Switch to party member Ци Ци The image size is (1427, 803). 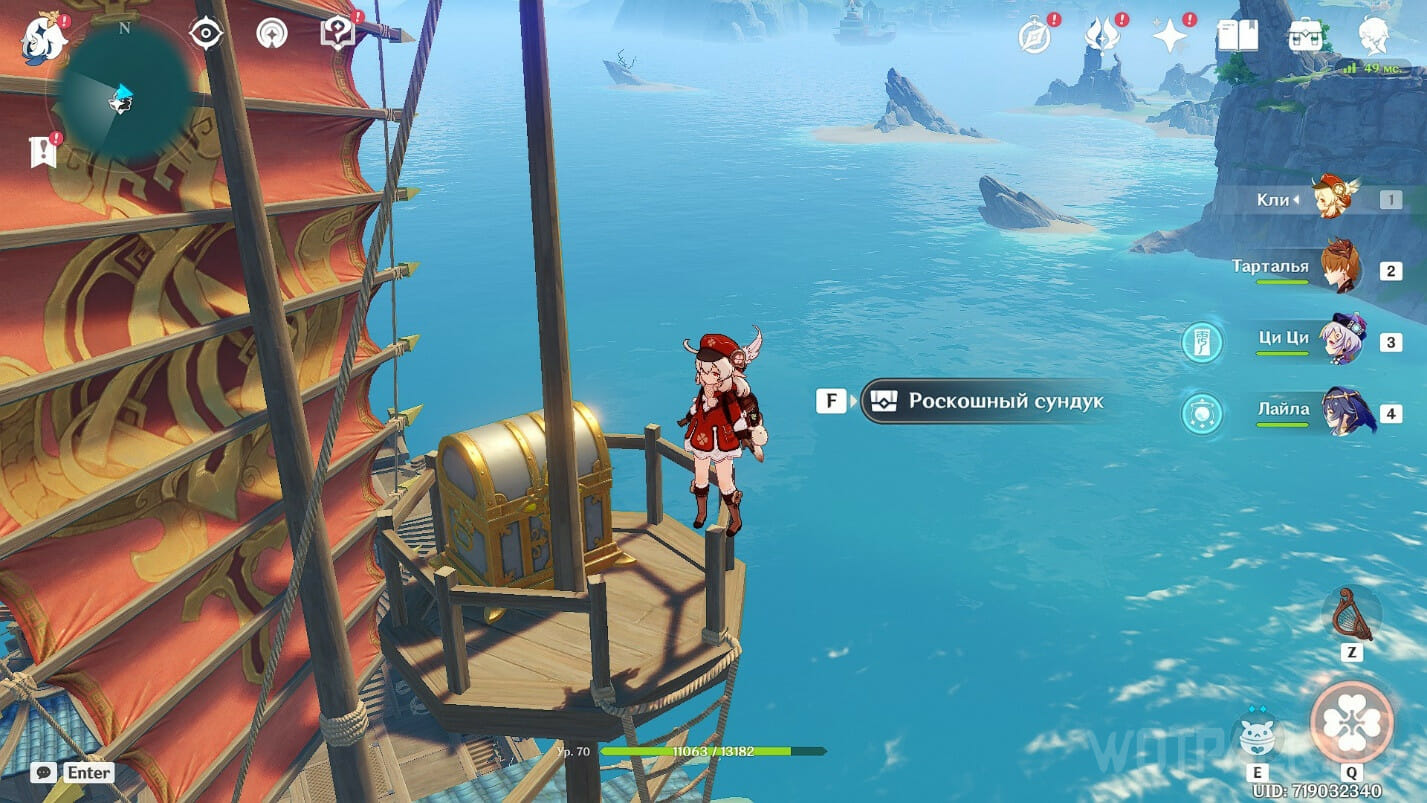1340,341
